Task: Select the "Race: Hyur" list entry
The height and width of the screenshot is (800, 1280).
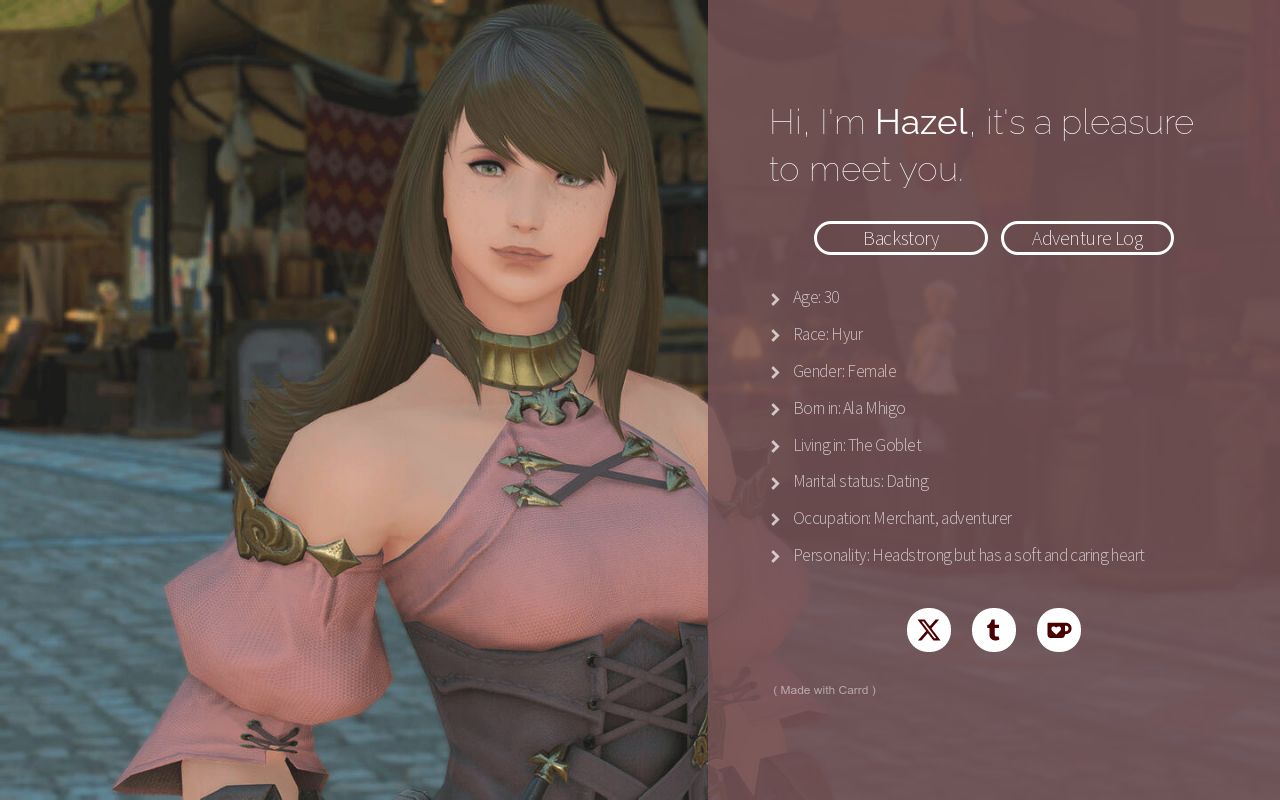Action: [828, 334]
